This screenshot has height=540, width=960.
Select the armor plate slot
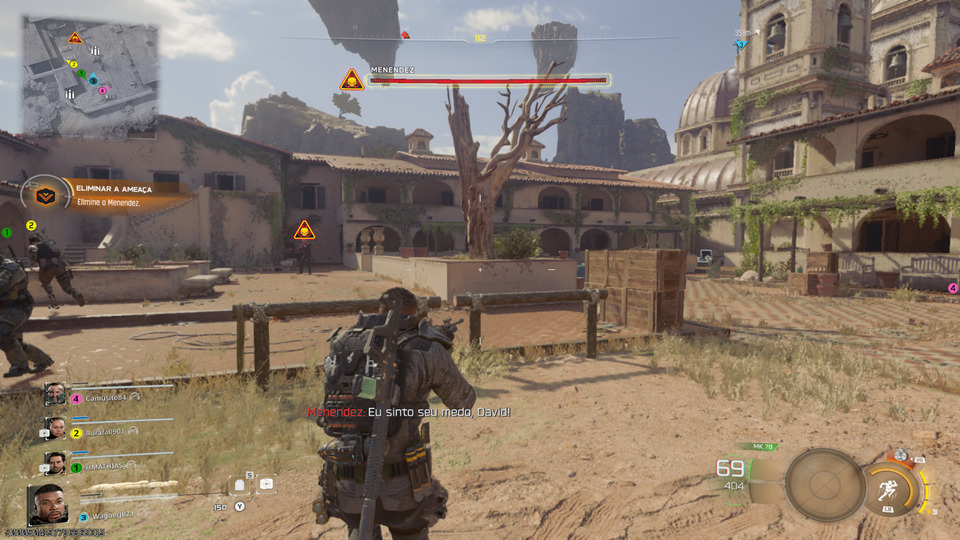point(239,485)
